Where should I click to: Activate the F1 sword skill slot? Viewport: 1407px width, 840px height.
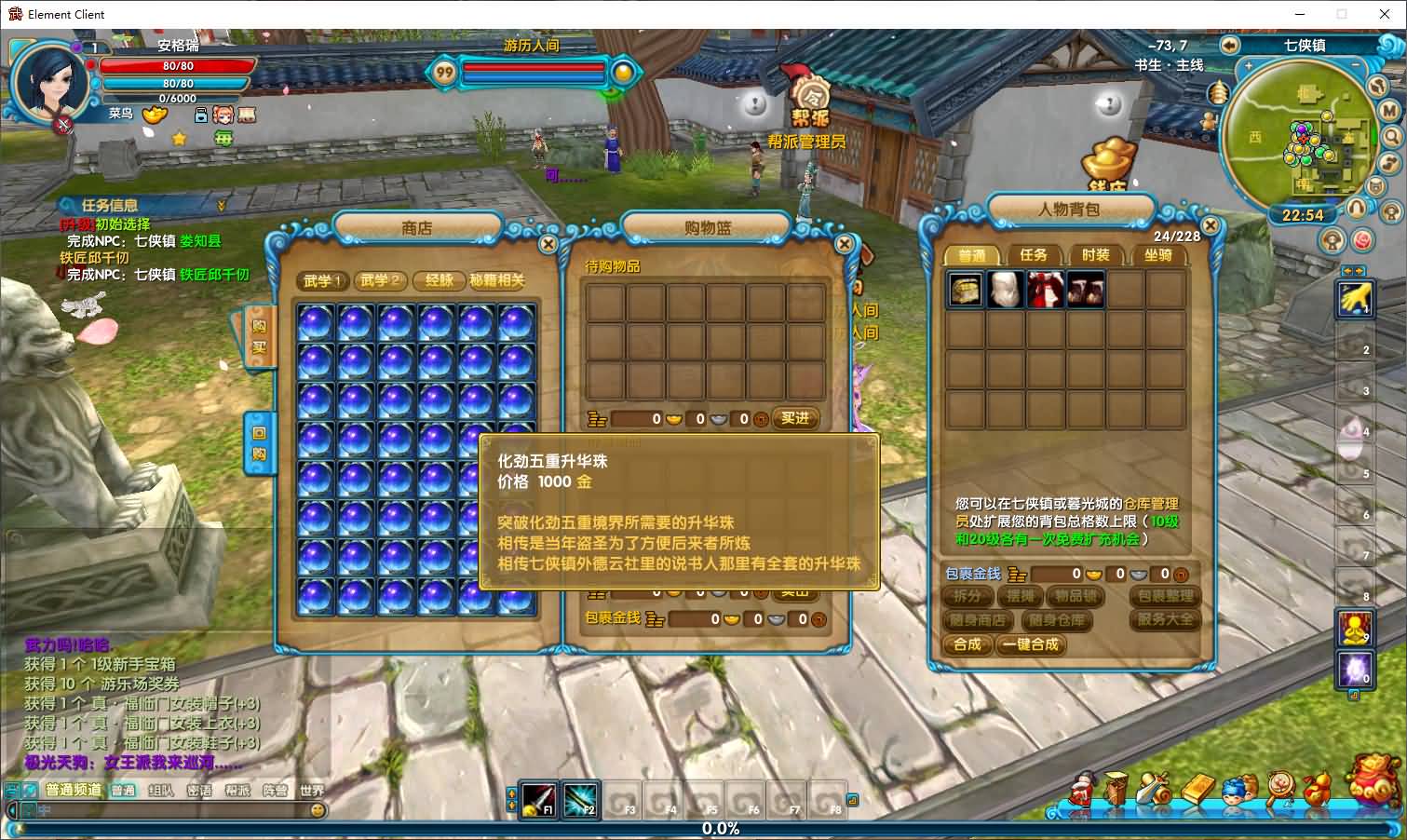539,799
